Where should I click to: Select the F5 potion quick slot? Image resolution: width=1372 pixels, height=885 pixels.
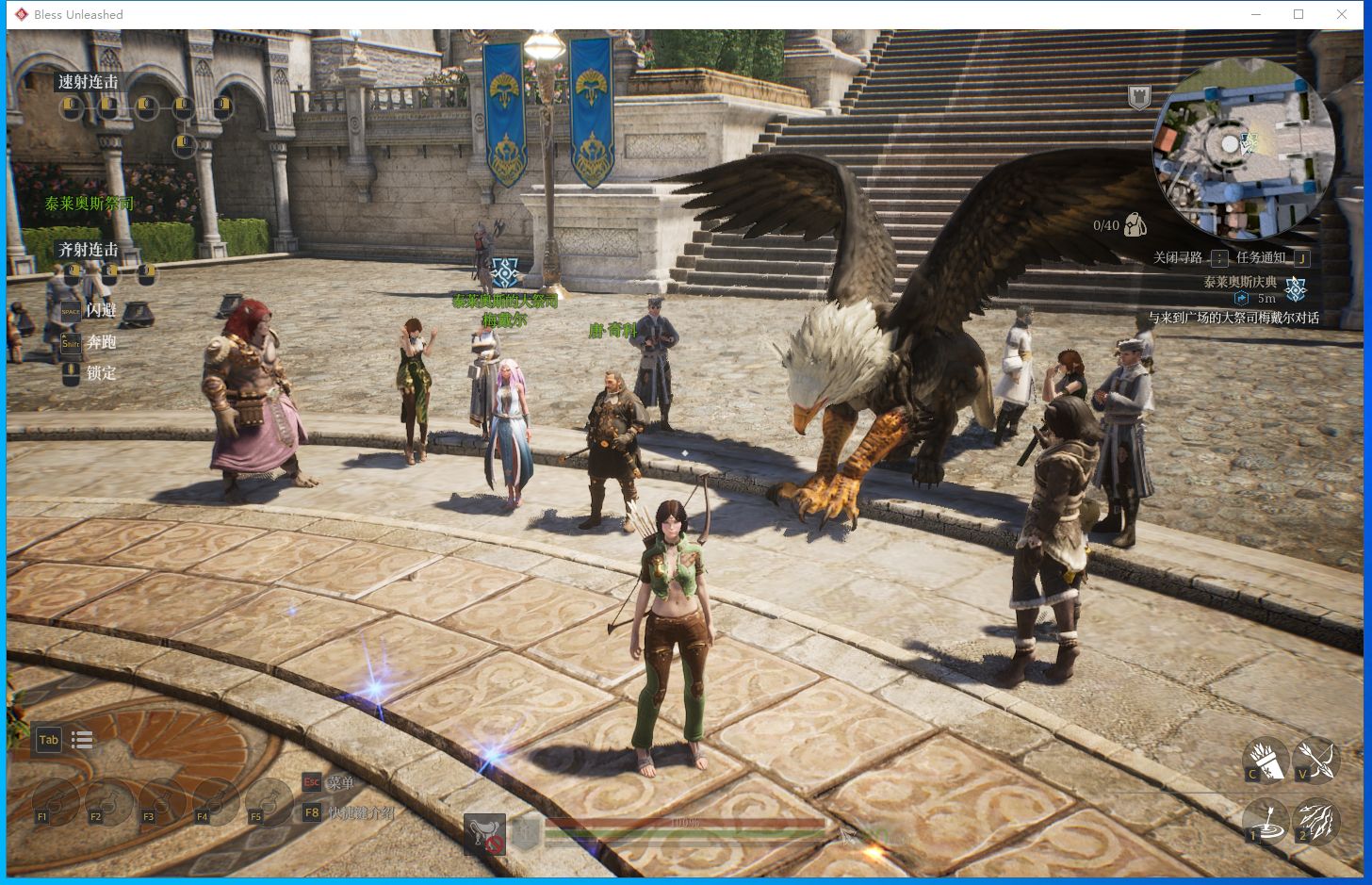coord(269,803)
